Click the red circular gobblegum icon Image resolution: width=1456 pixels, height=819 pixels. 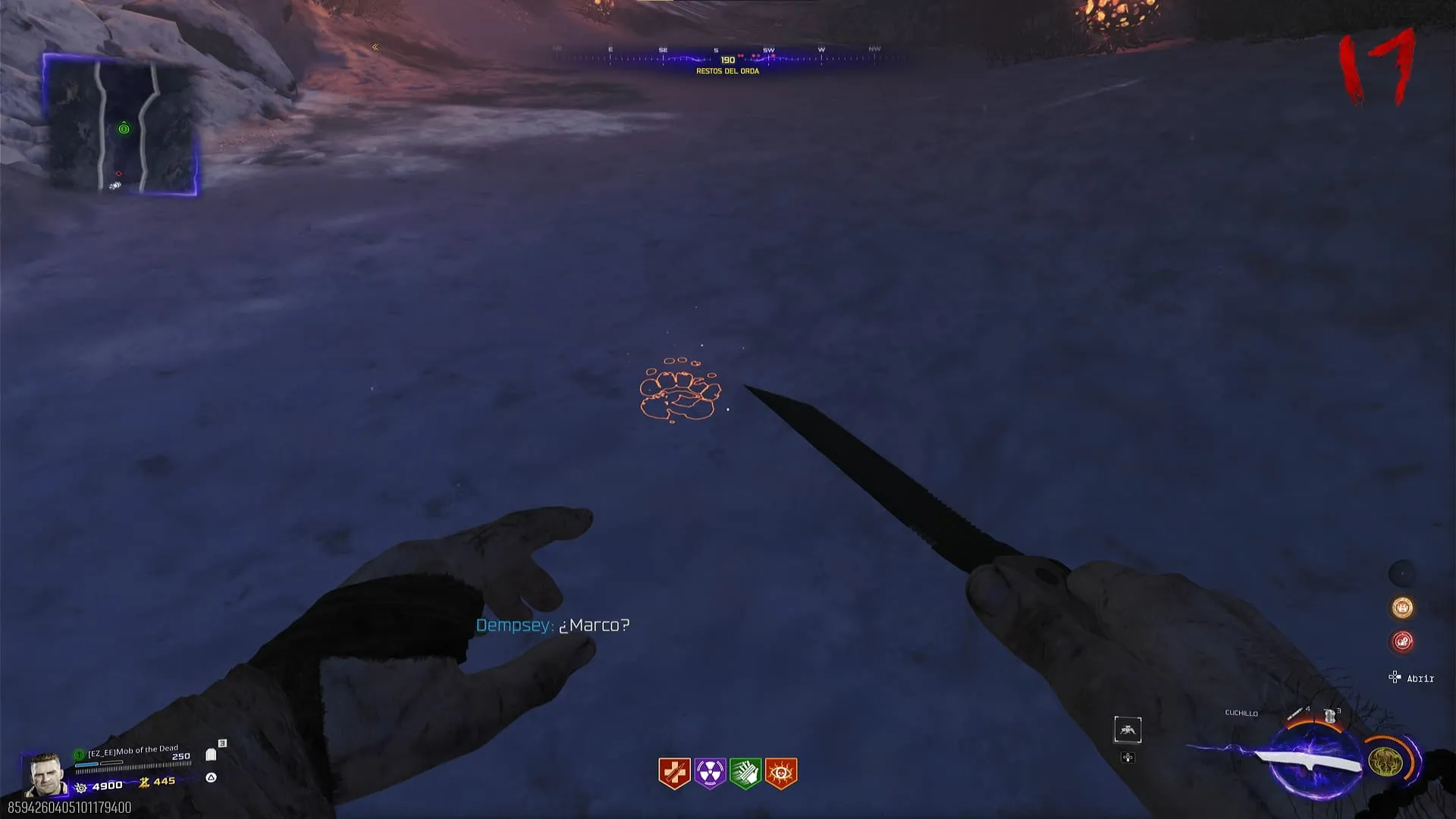(1402, 642)
